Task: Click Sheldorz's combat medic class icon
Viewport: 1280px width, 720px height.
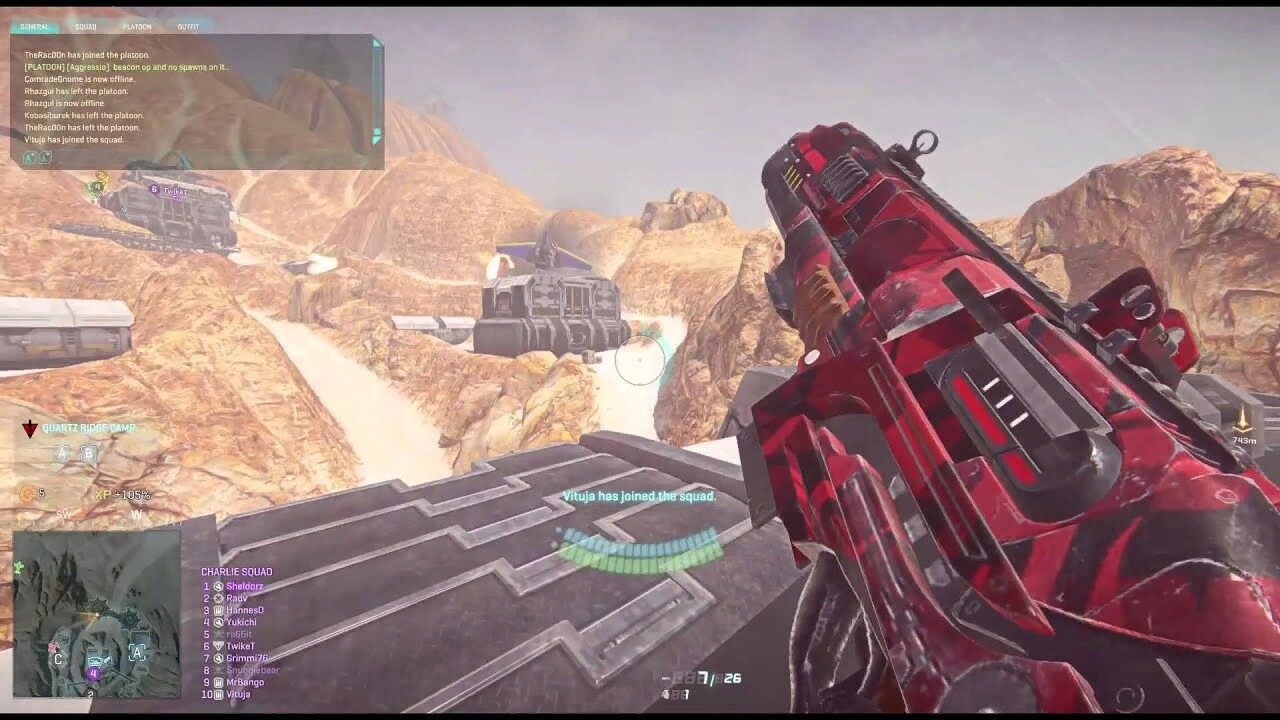Action: (x=218, y=586)
